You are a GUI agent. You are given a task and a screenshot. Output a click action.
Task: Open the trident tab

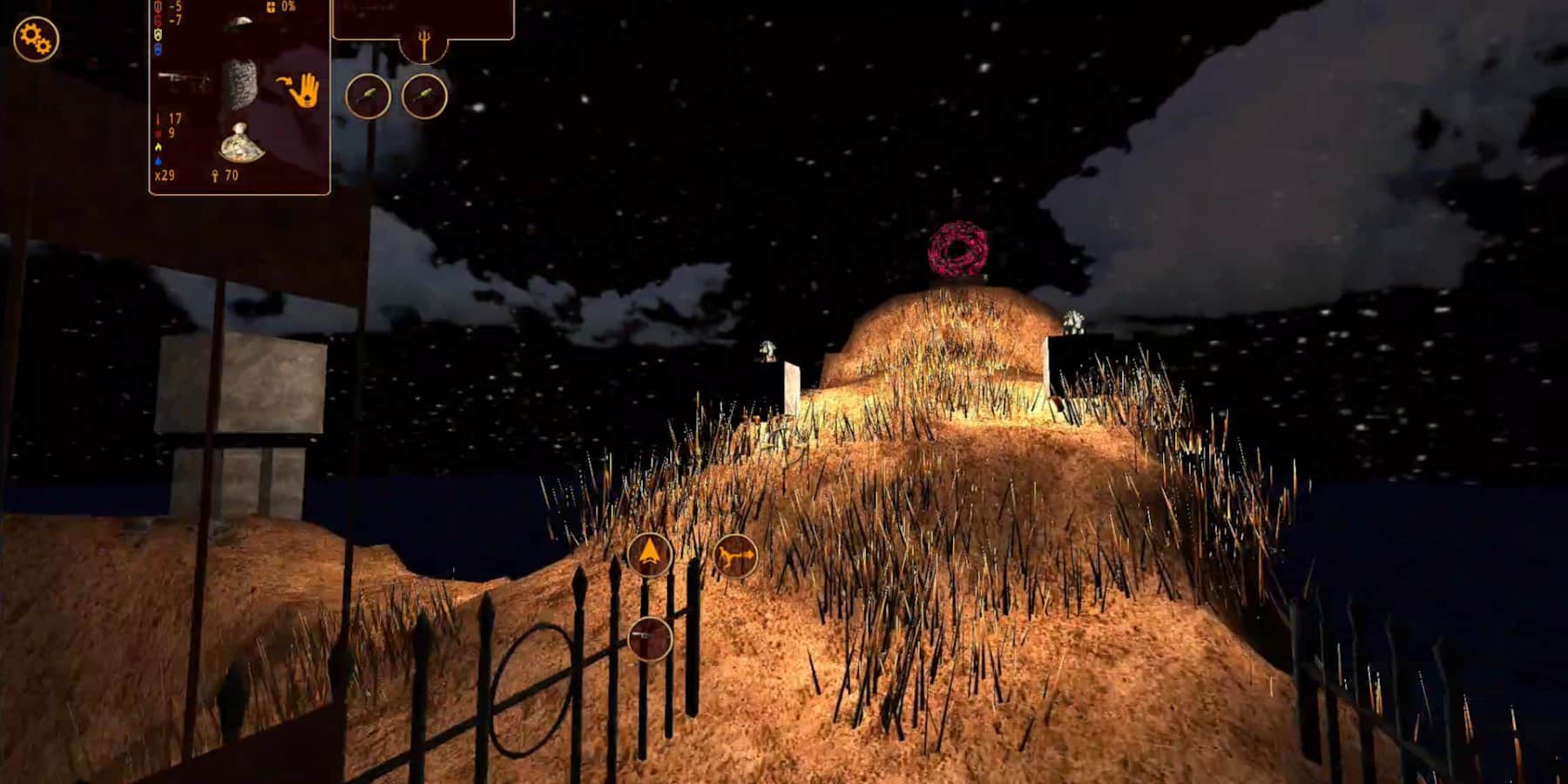click(x=424, y=45)
